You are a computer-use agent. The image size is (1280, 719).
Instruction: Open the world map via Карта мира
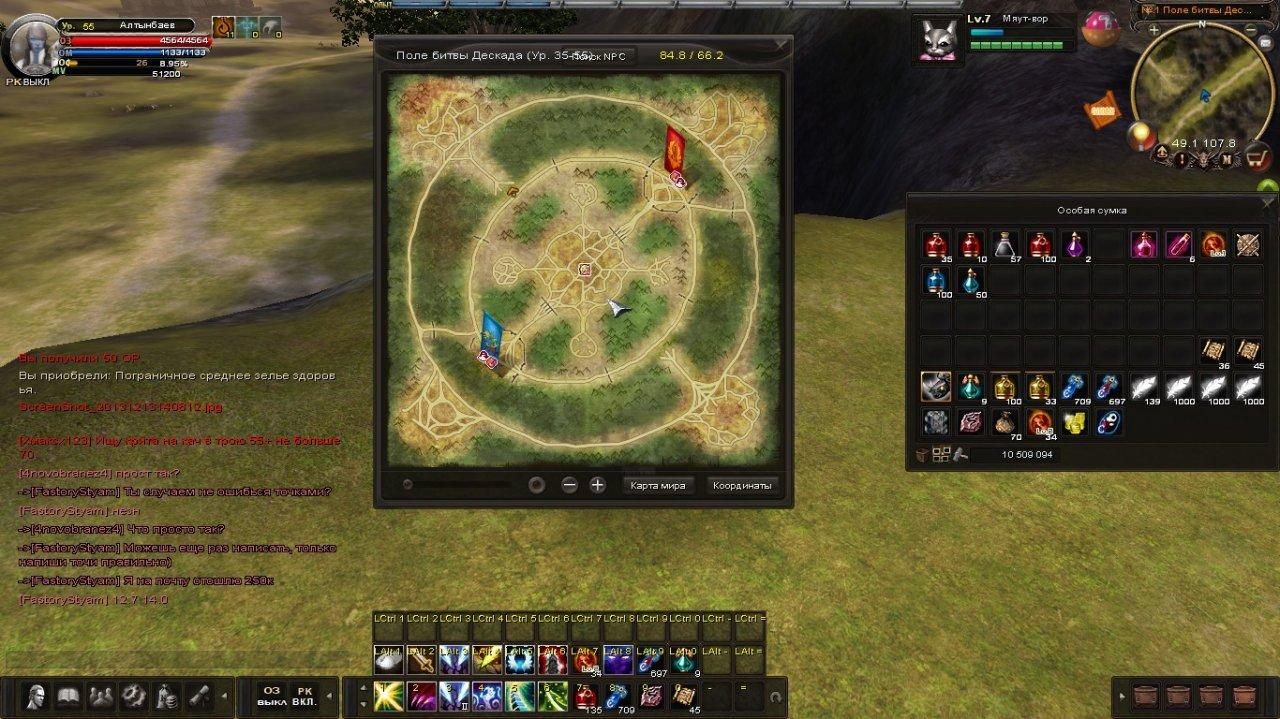pyautogui.click(x=657, y=485)
